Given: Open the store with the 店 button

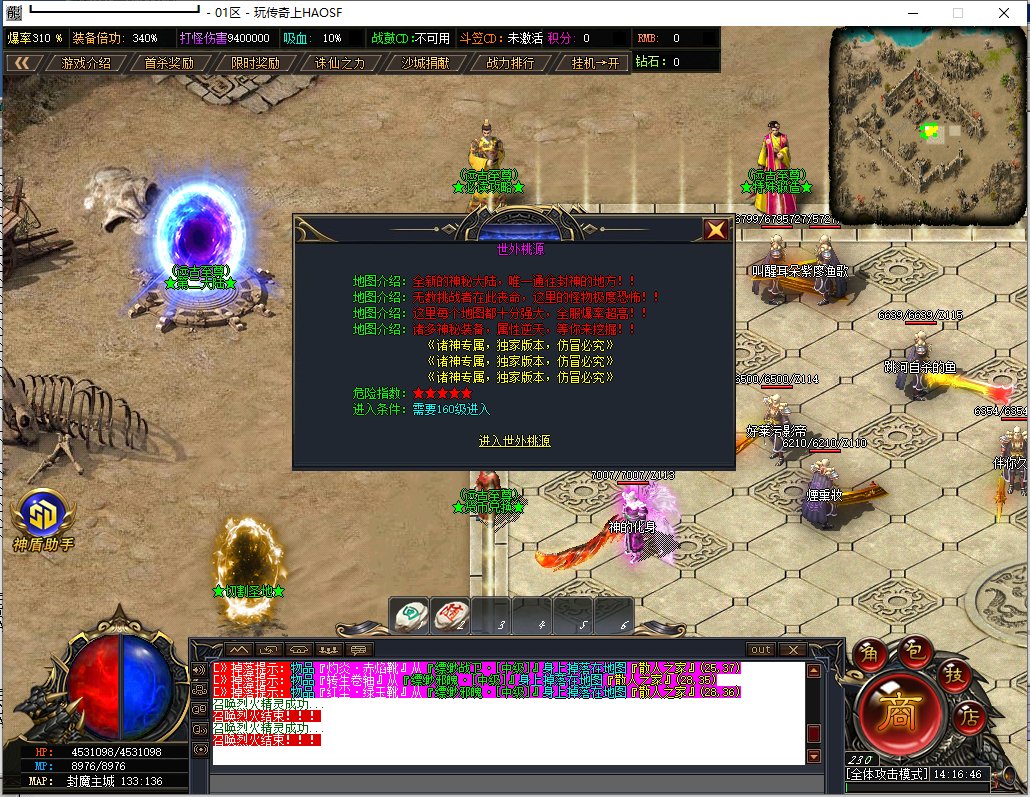Looking at the screenshot, I should pos(968,716).
